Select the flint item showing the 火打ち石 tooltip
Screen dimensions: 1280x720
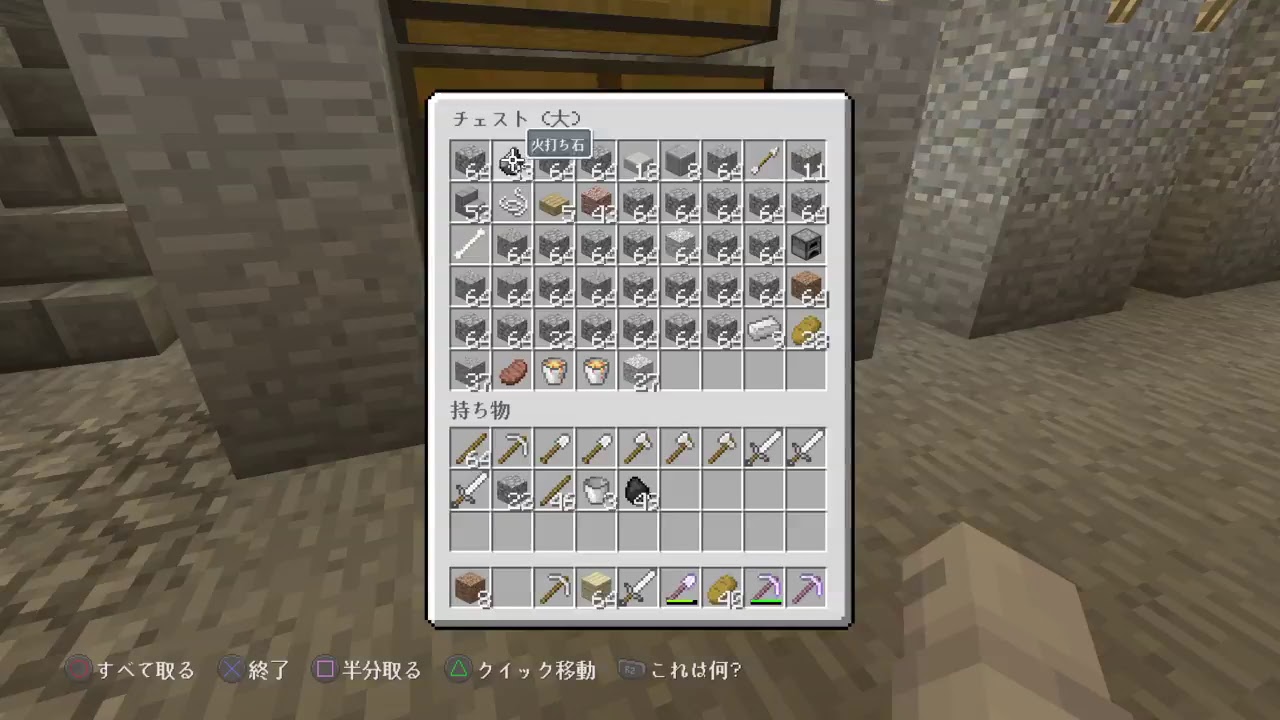tap(513, 160)
